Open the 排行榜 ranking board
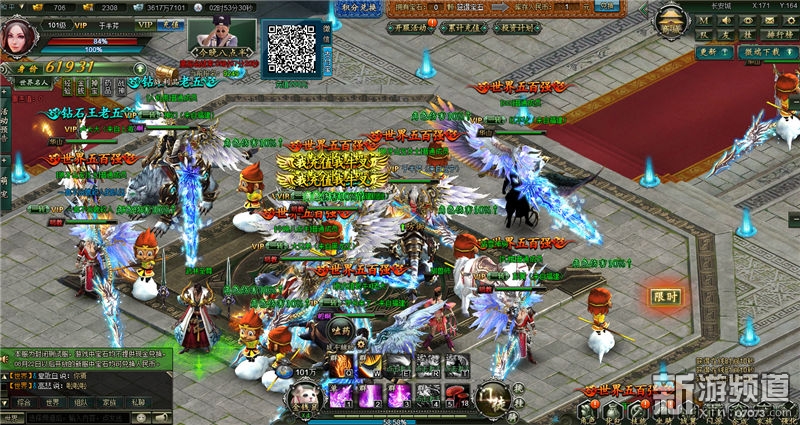This screenshot has height=425, width=800. click(776, 34)
